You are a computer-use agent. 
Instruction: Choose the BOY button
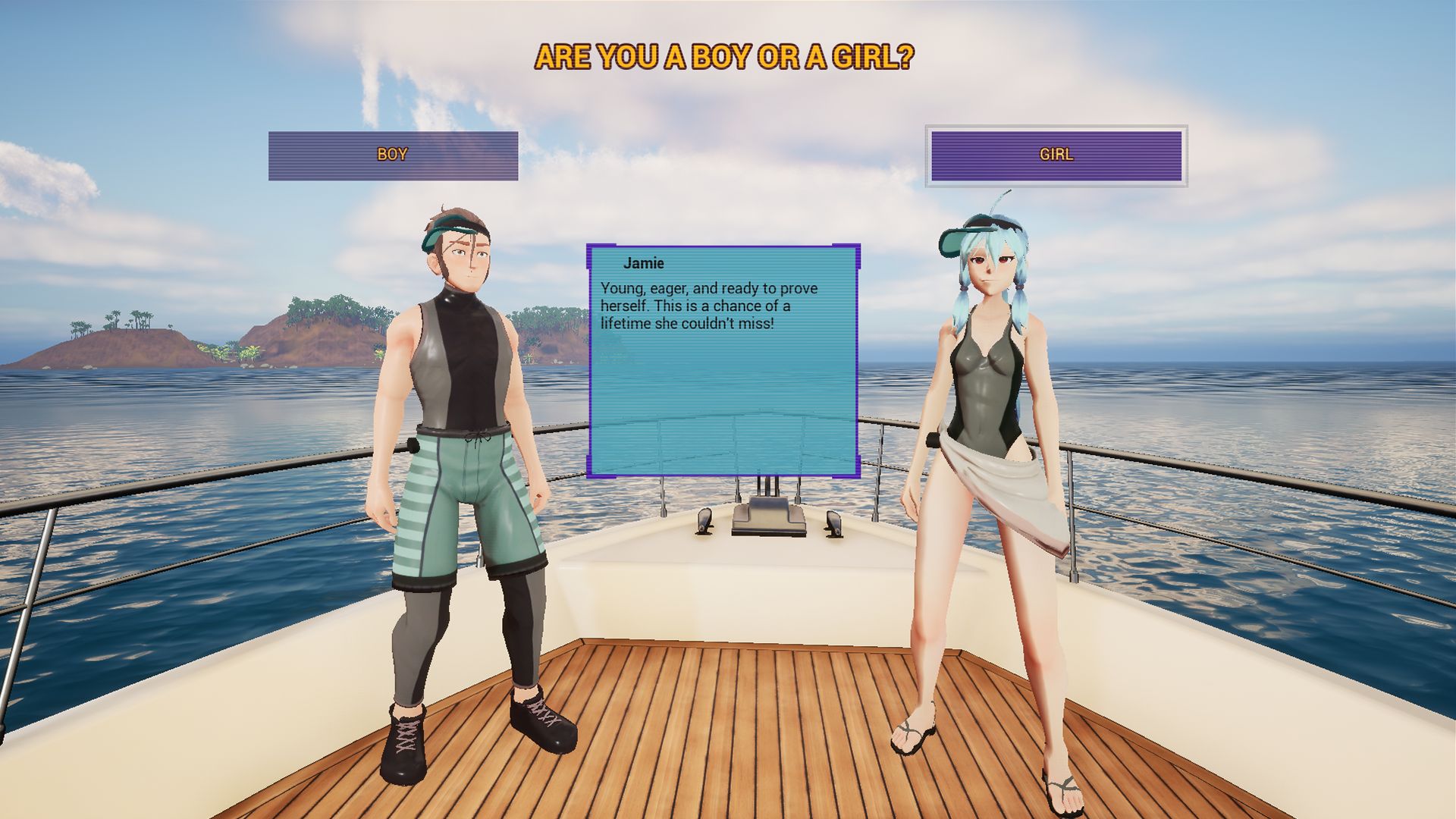[x=393, y=155]
